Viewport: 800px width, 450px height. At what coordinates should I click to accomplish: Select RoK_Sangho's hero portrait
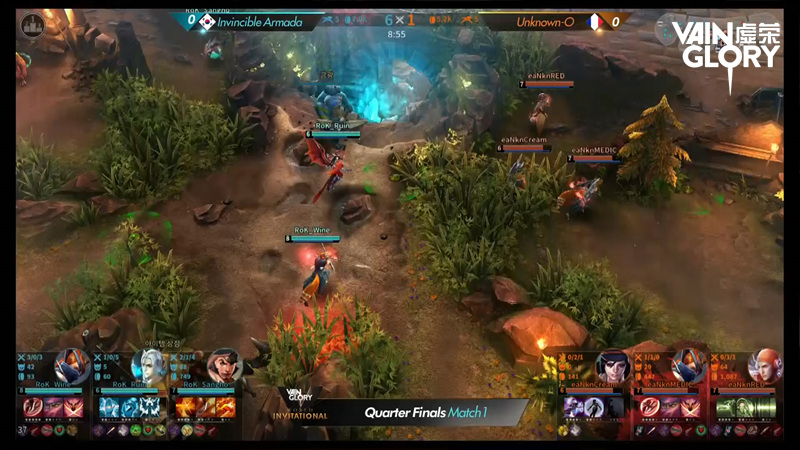(223, 365)
